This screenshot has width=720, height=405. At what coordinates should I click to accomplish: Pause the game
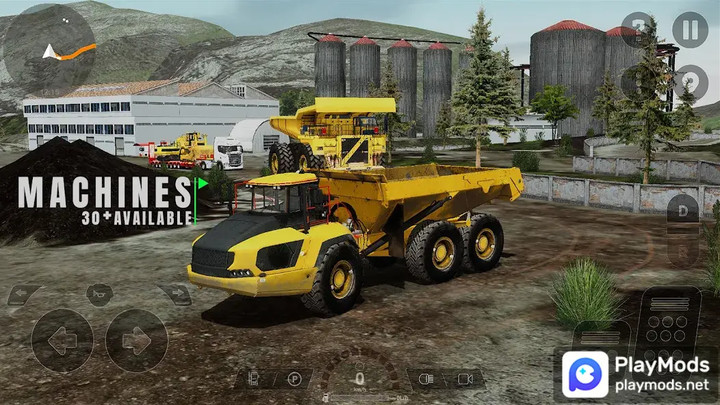click(689, 29)
